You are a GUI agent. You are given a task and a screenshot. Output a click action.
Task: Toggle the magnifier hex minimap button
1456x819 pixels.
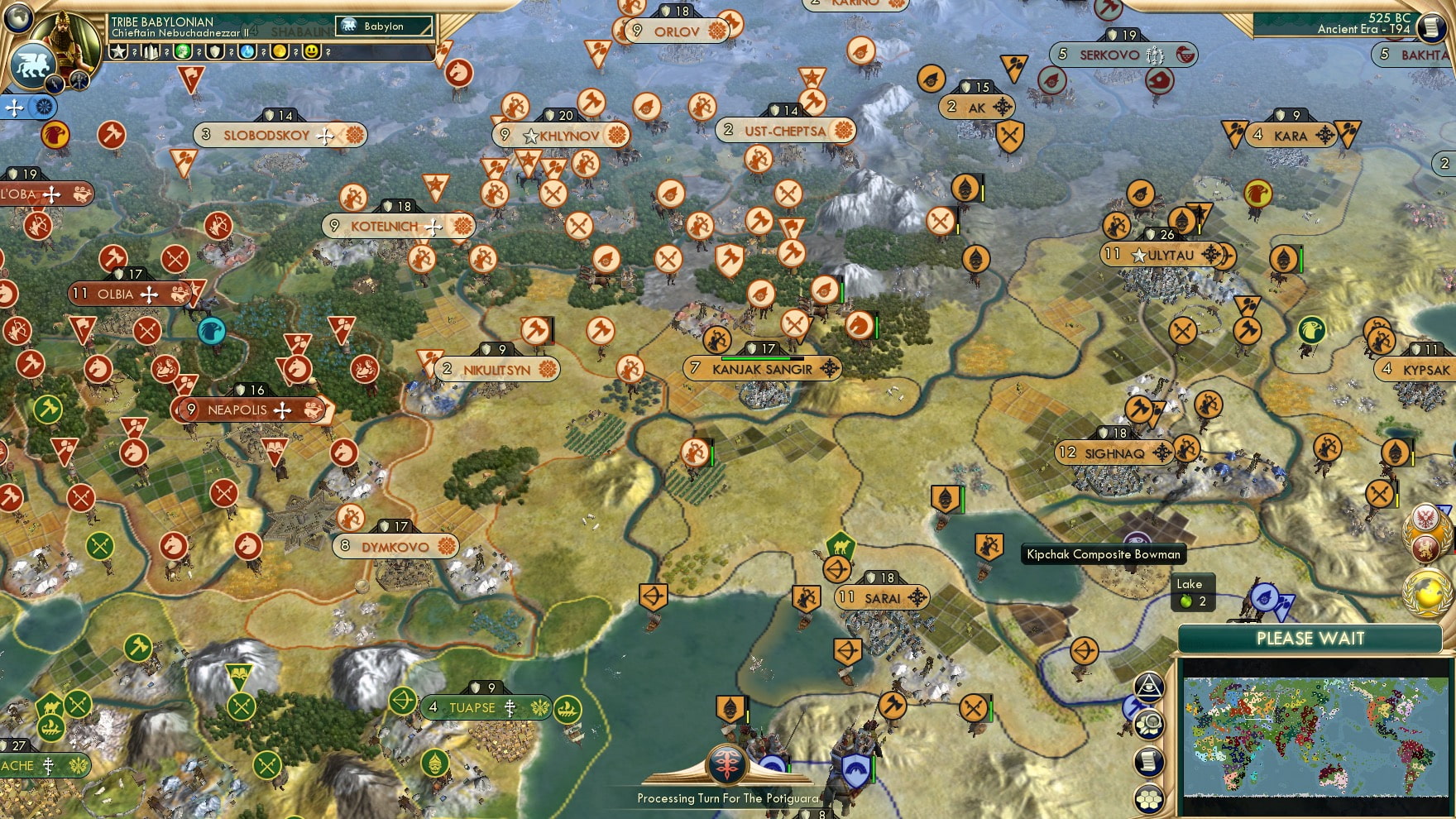1149,725
